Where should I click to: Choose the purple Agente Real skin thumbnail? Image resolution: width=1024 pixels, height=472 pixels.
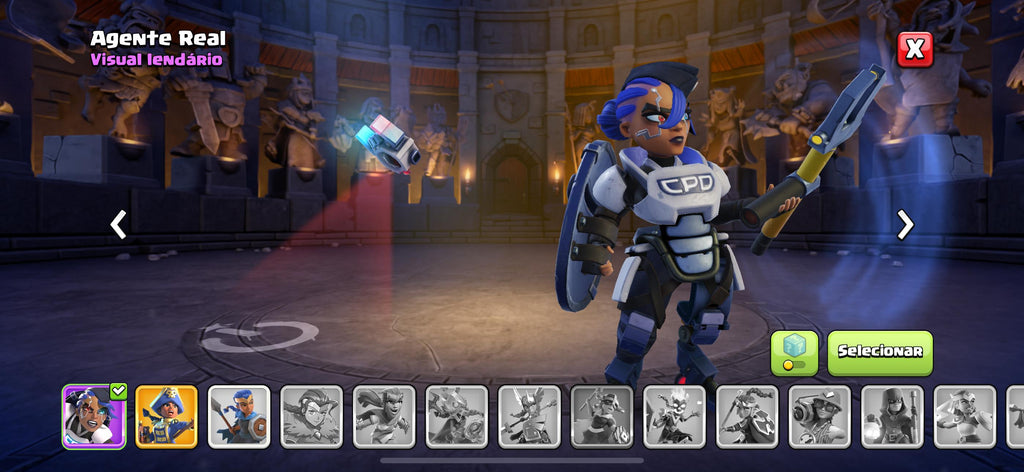tap(94, 416)
